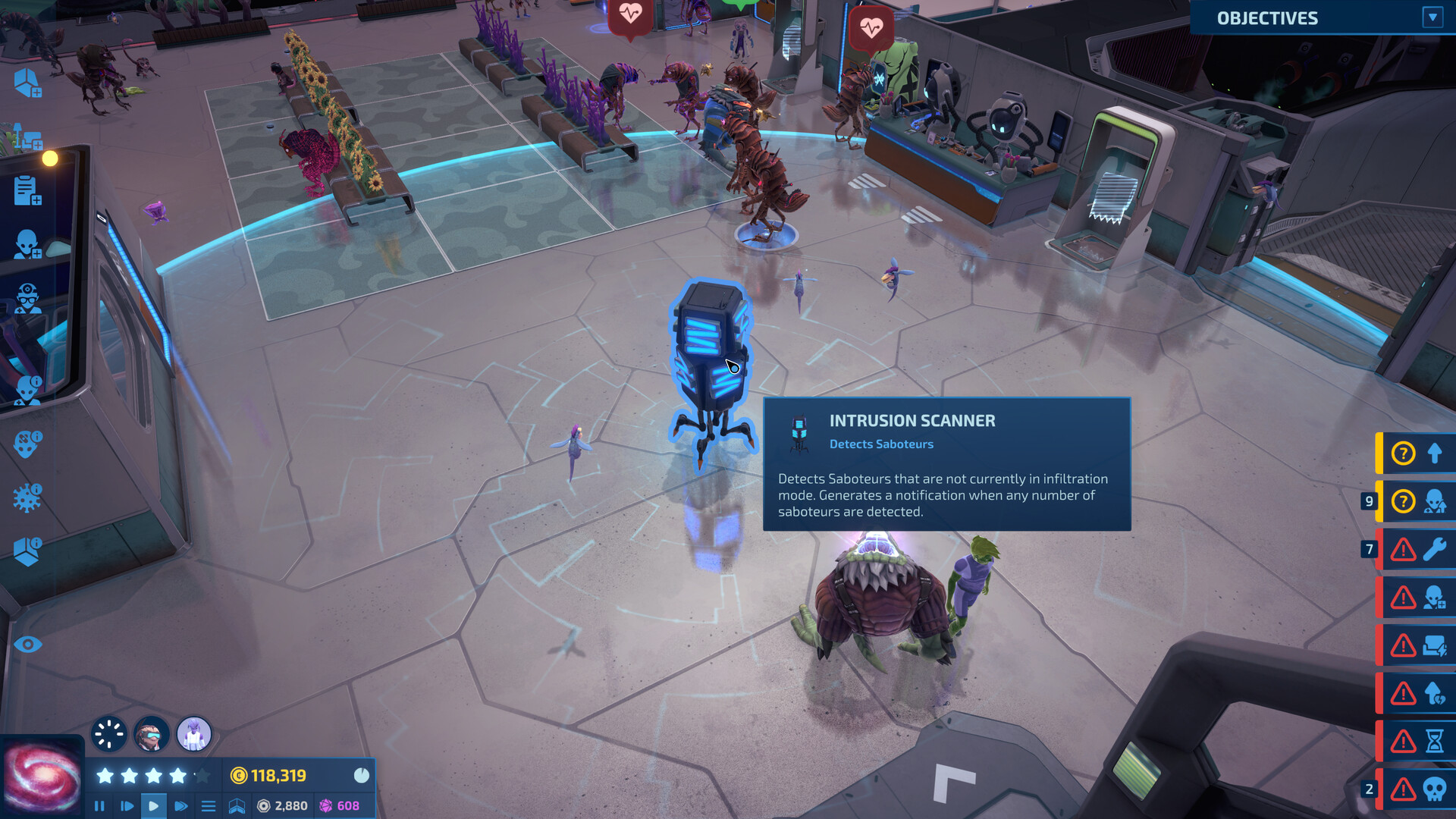Pause the game simulation
1456x819 pixels.
click(x=100, y=806)
